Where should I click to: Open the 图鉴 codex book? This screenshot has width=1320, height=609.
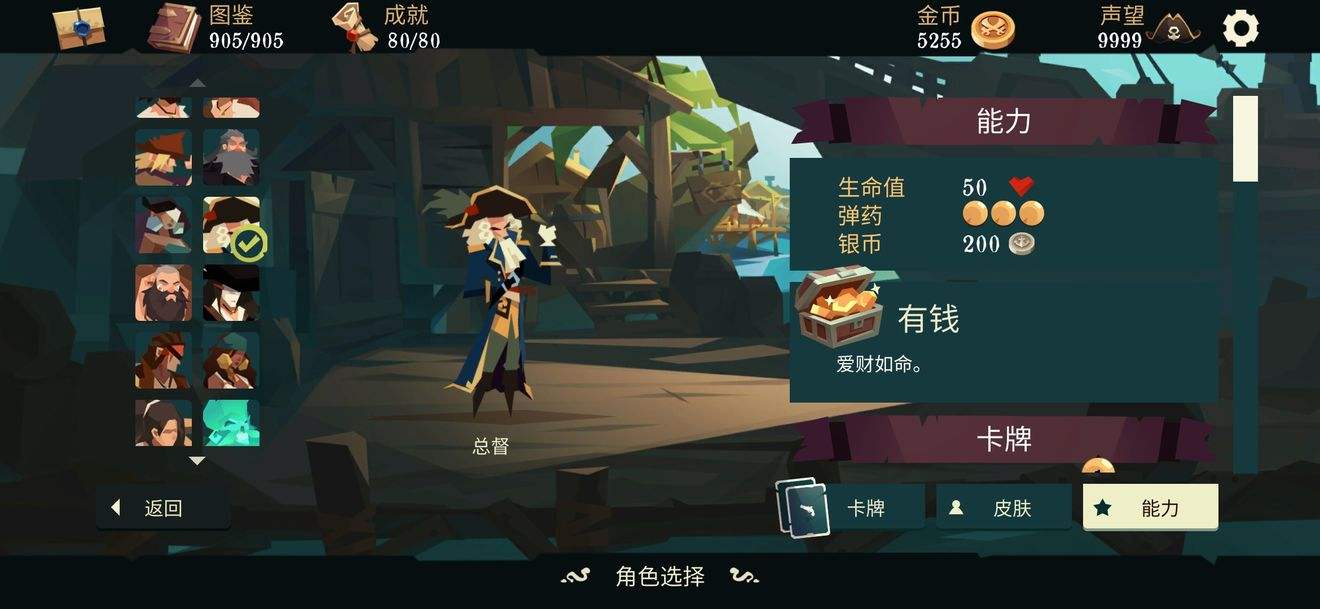click(x=175, y=27)
